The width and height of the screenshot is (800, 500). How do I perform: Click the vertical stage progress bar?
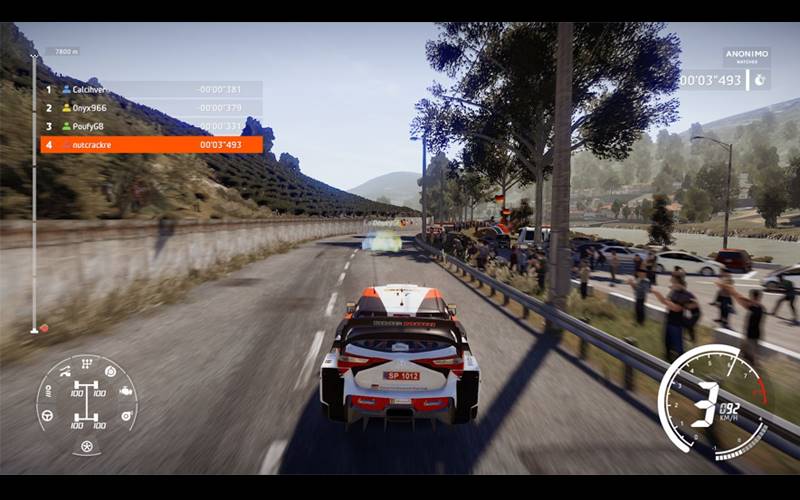click(x=33, y=192)
